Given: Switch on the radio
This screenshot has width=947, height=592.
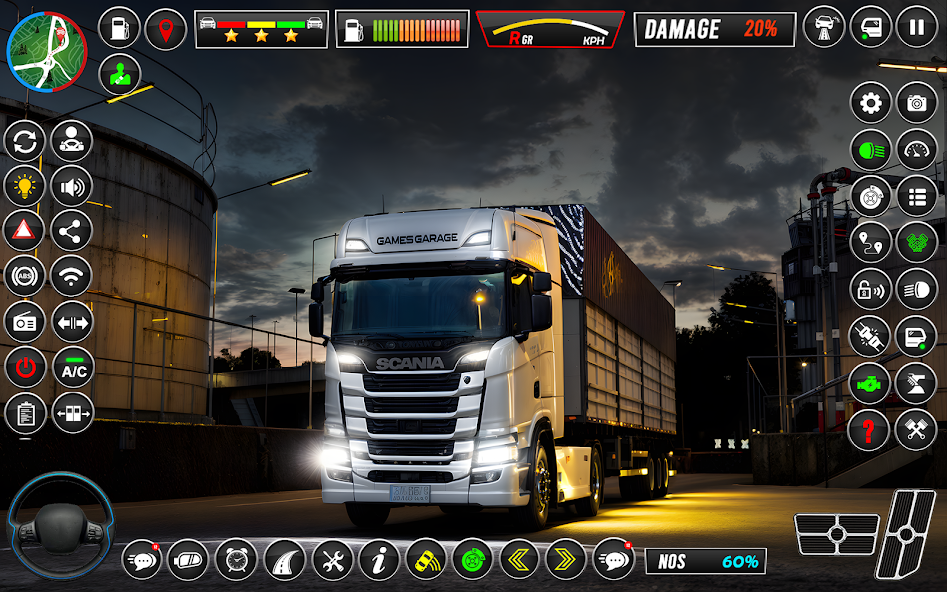Looking at the screenshot, I should (24, 322).
